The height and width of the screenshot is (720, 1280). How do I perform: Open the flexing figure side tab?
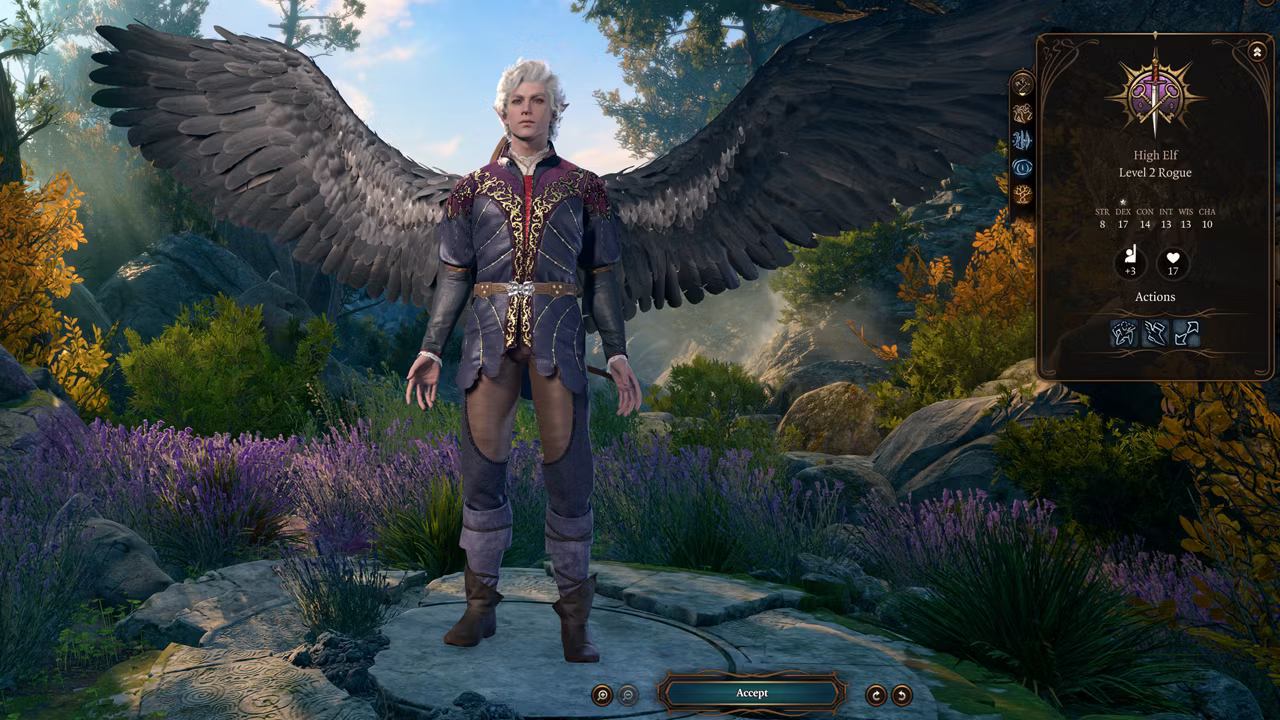pyautogui.click(x=1022, y=113)
